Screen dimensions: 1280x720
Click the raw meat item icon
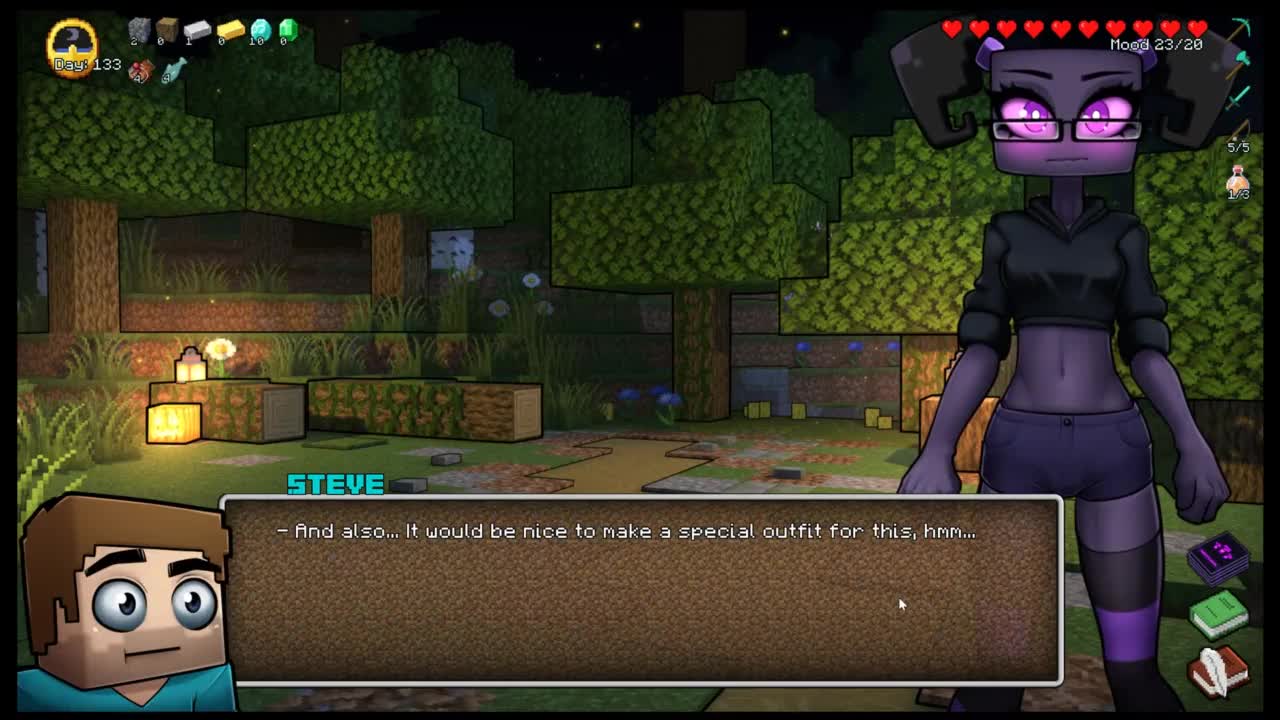coord(141,70)
